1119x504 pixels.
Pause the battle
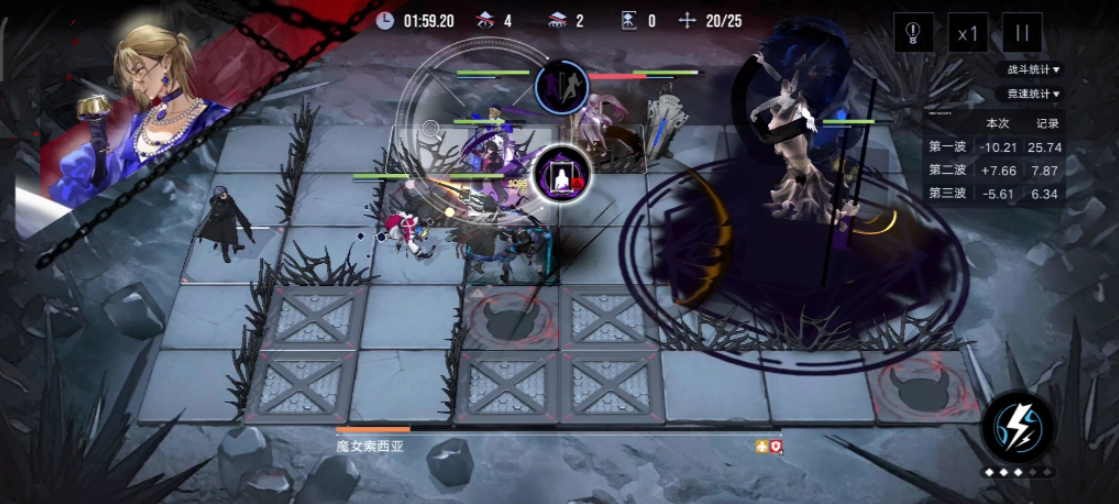point(1021,33)
